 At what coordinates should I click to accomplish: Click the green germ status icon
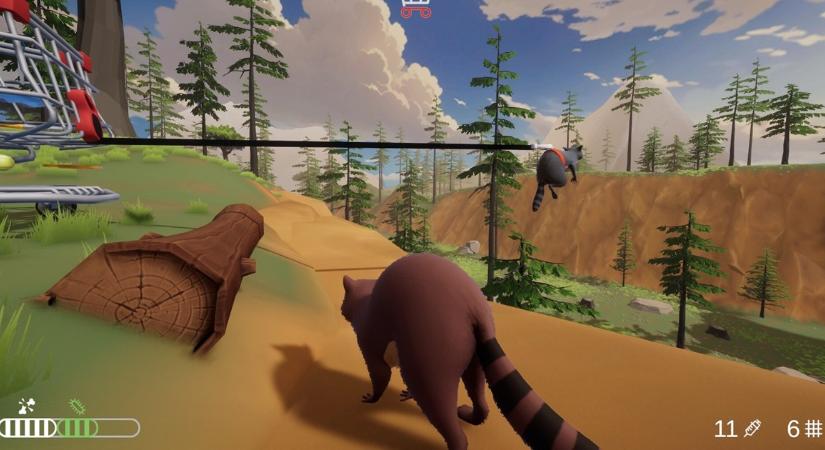point(77,407)
